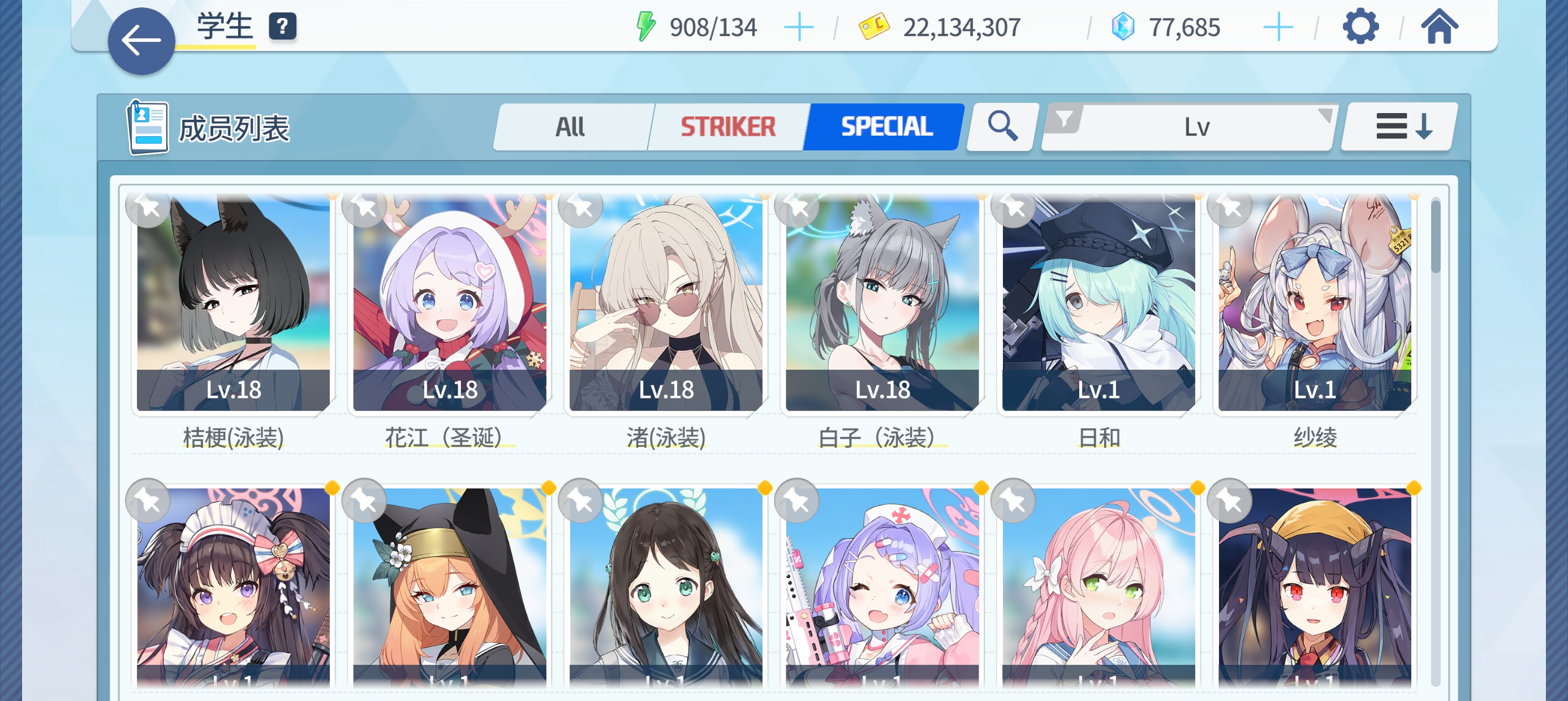Switch to the All tab
The height and width of the screenshot is (701, 1568).
(x=571, y=127)
